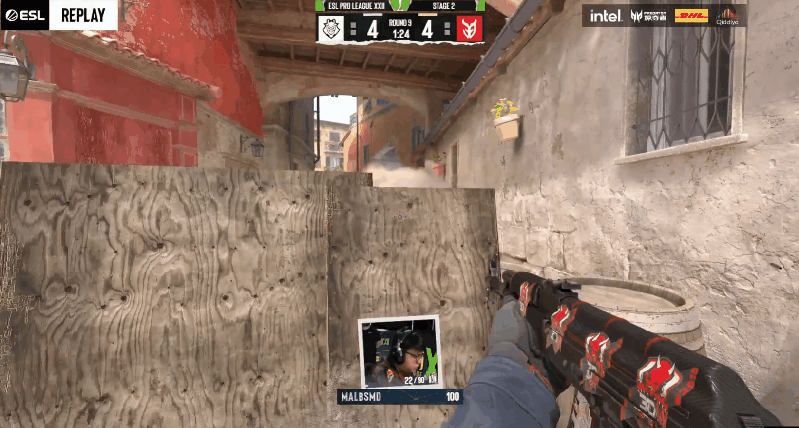Open the DHL sponsor logo

click(x=691, y=16)
